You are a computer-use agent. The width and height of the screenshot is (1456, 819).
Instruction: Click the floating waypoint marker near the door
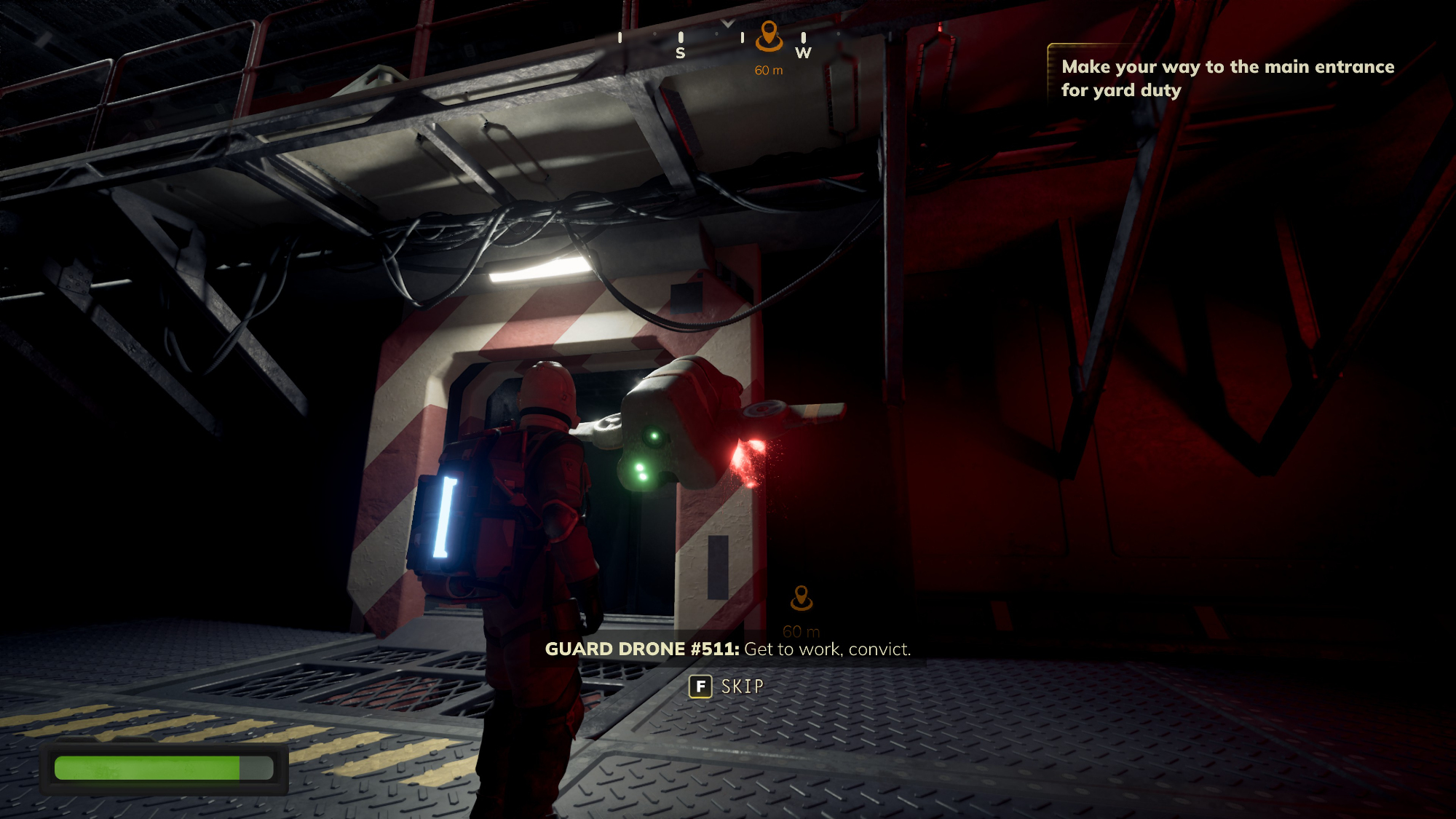(801, 598)
